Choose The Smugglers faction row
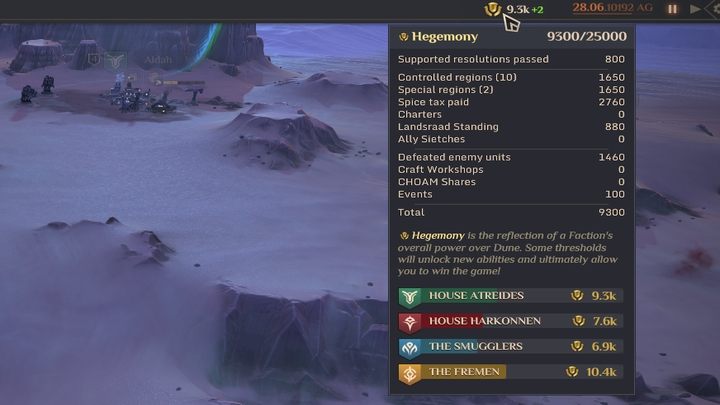 (510, 347)
